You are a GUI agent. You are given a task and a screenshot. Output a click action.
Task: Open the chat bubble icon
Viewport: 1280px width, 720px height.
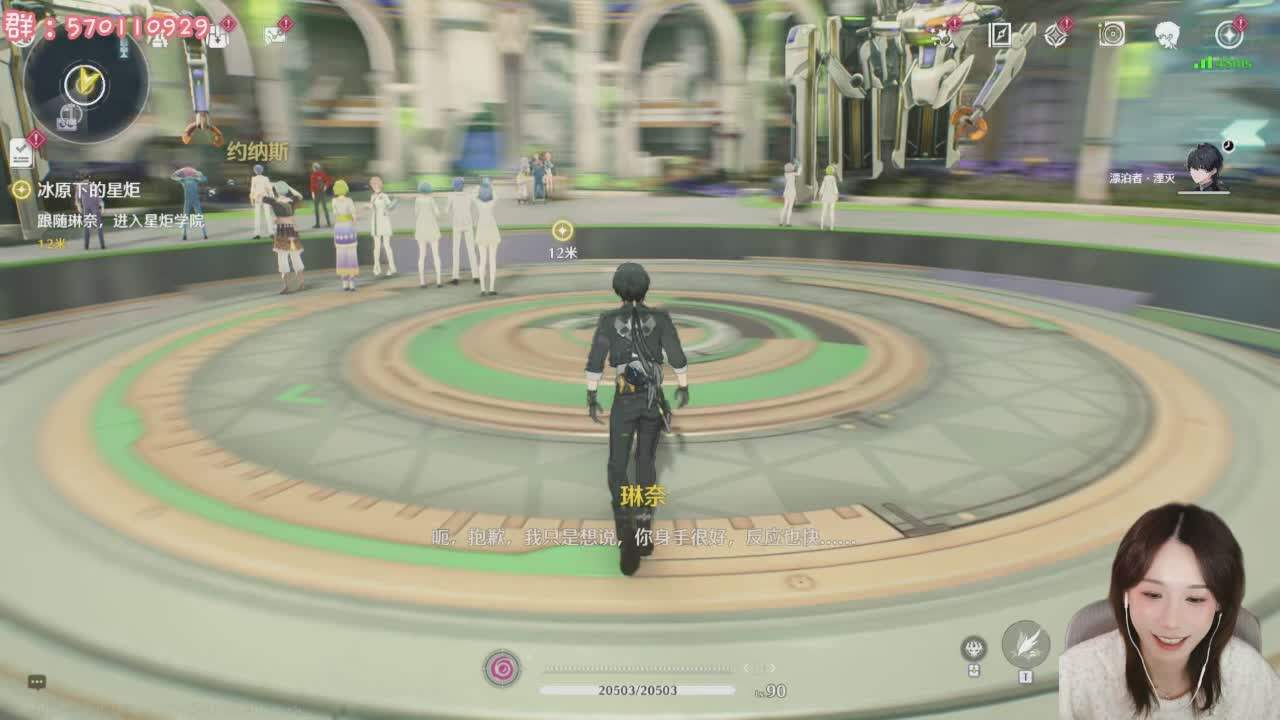point(37,682)
